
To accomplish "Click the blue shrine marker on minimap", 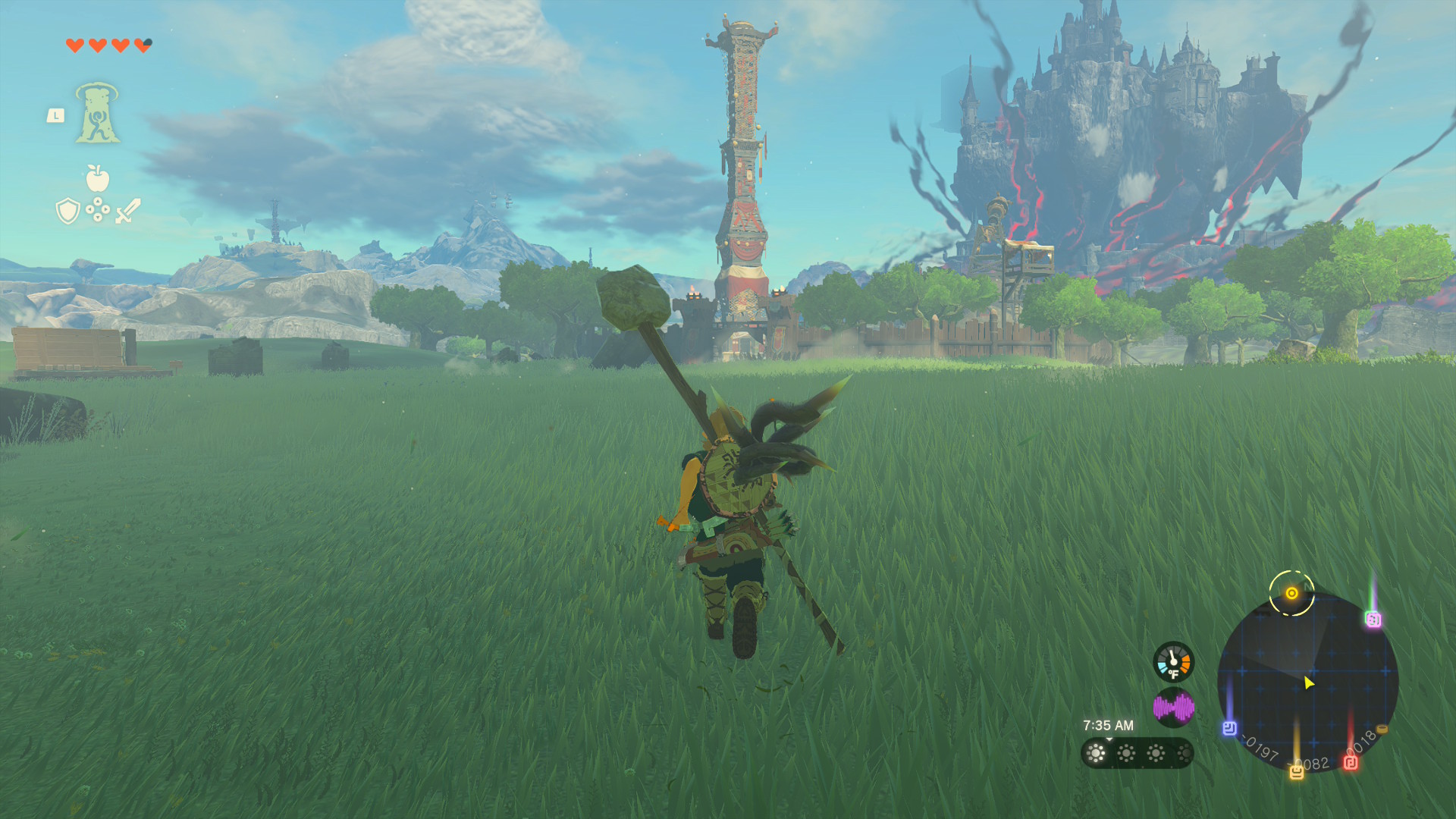I will [1229, 728].
